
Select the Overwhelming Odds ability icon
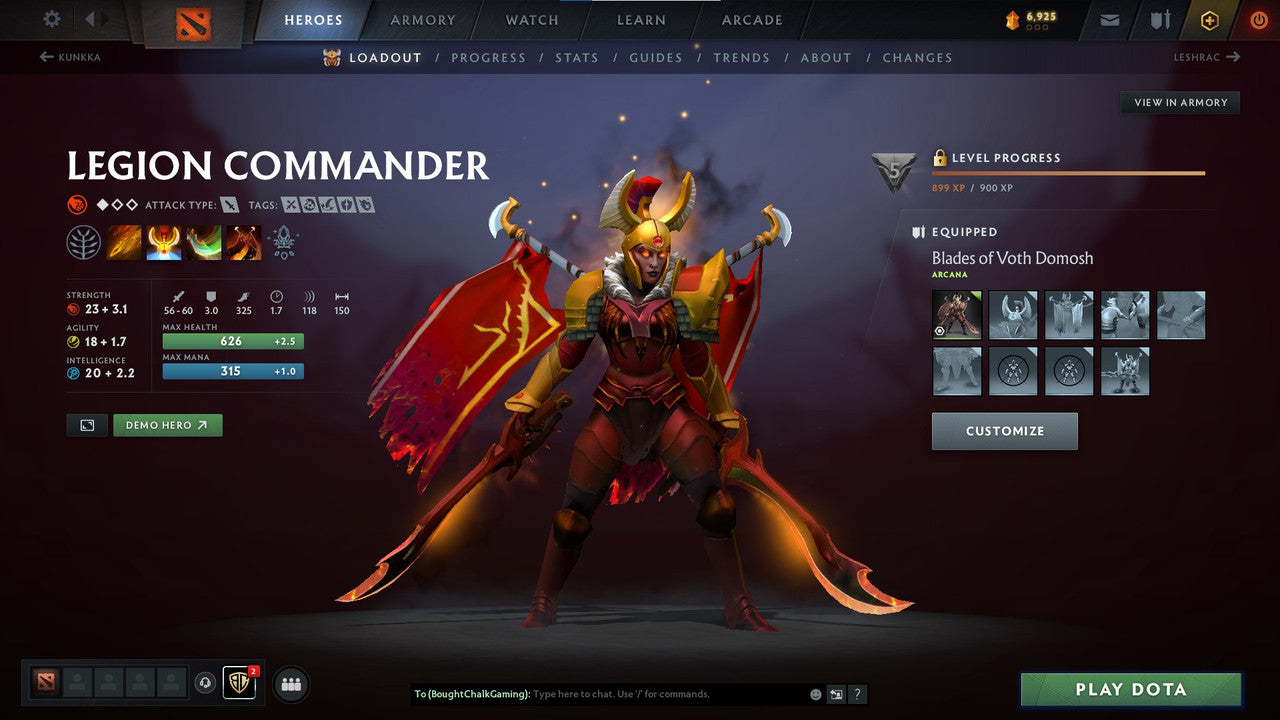pyautogui.click(x=124, y=241)
